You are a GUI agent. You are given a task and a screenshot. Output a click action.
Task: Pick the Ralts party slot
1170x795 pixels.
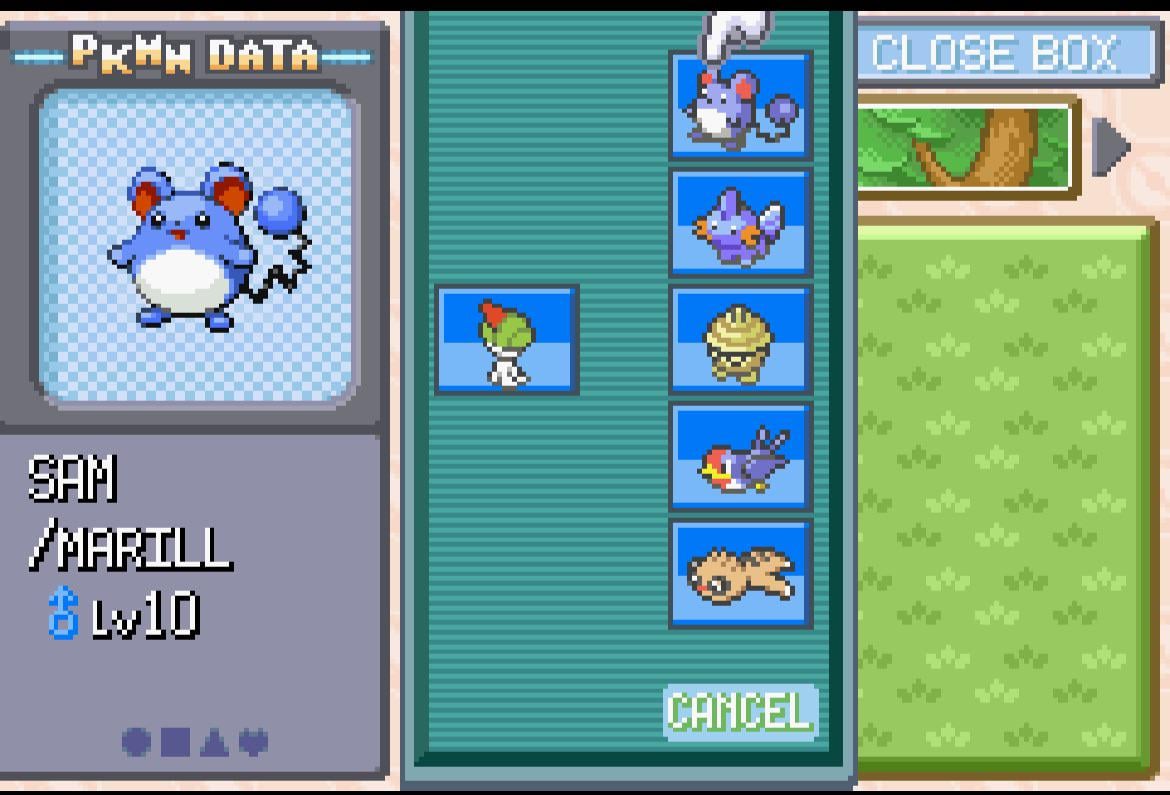point(507,339)
